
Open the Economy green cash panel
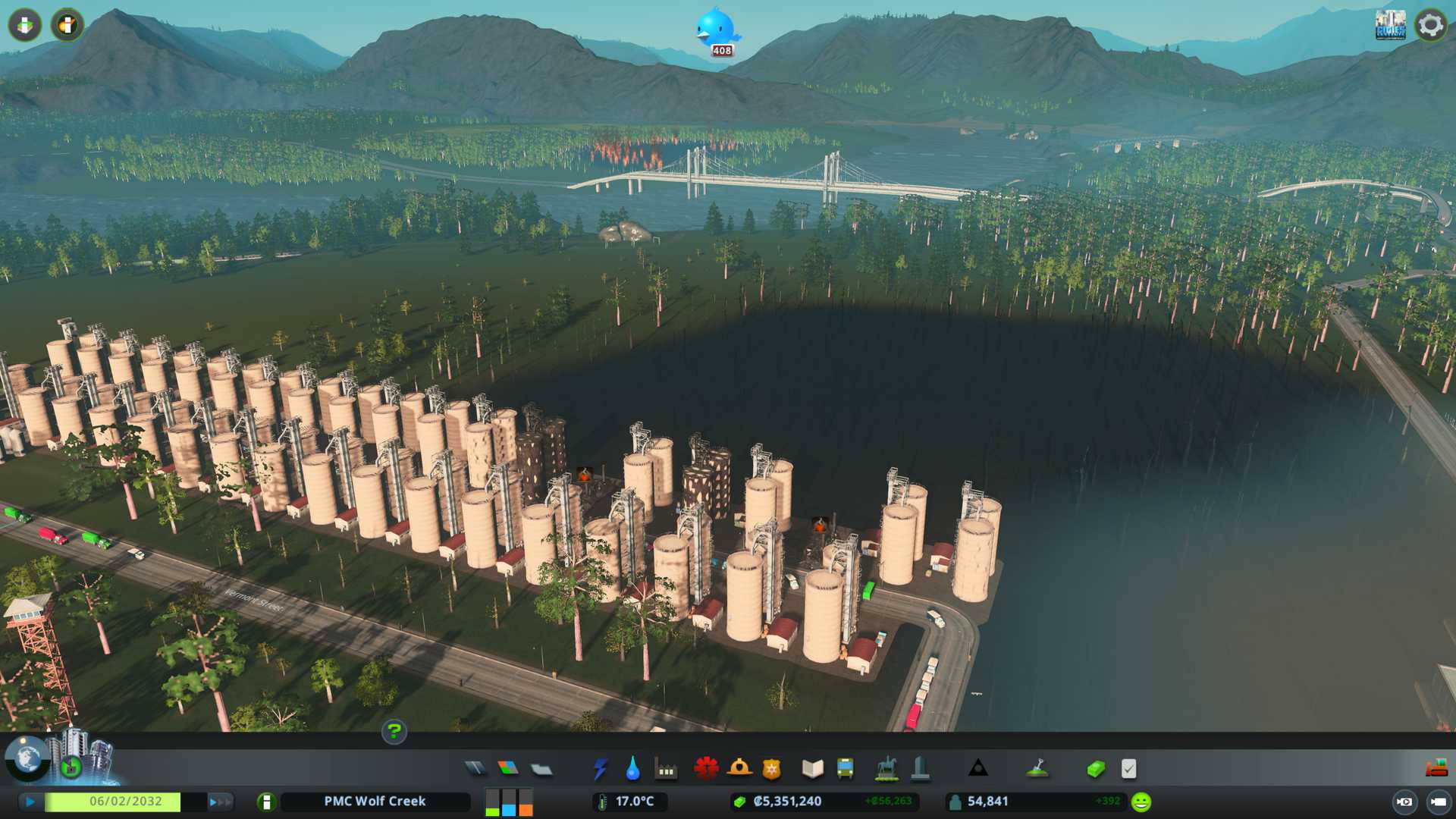(1095, 769)
